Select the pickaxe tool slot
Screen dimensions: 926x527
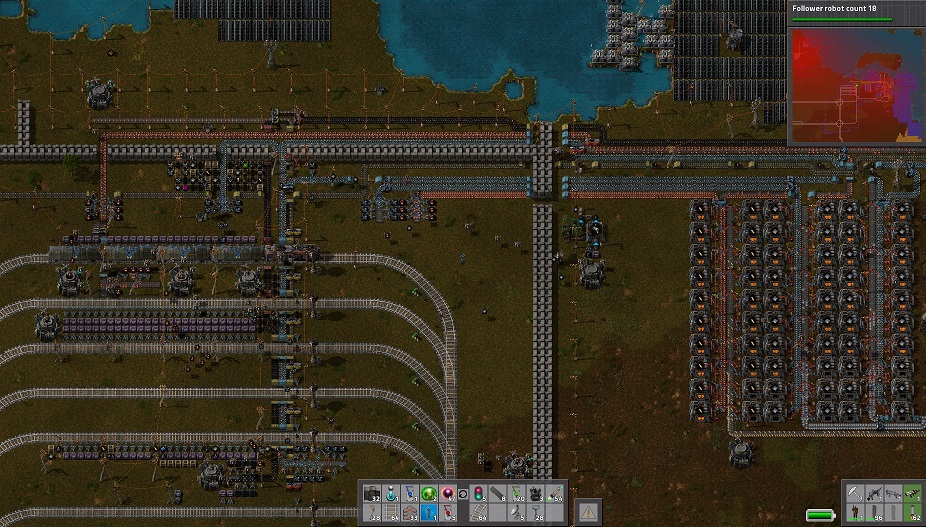[x=855, y=493]
